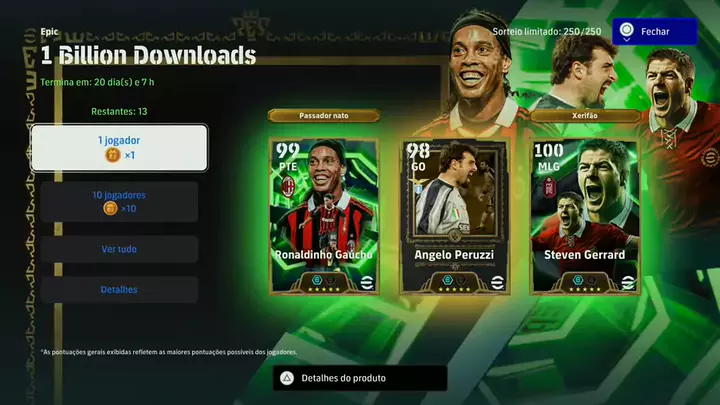Show the Detalhes information

pos(119,290)
